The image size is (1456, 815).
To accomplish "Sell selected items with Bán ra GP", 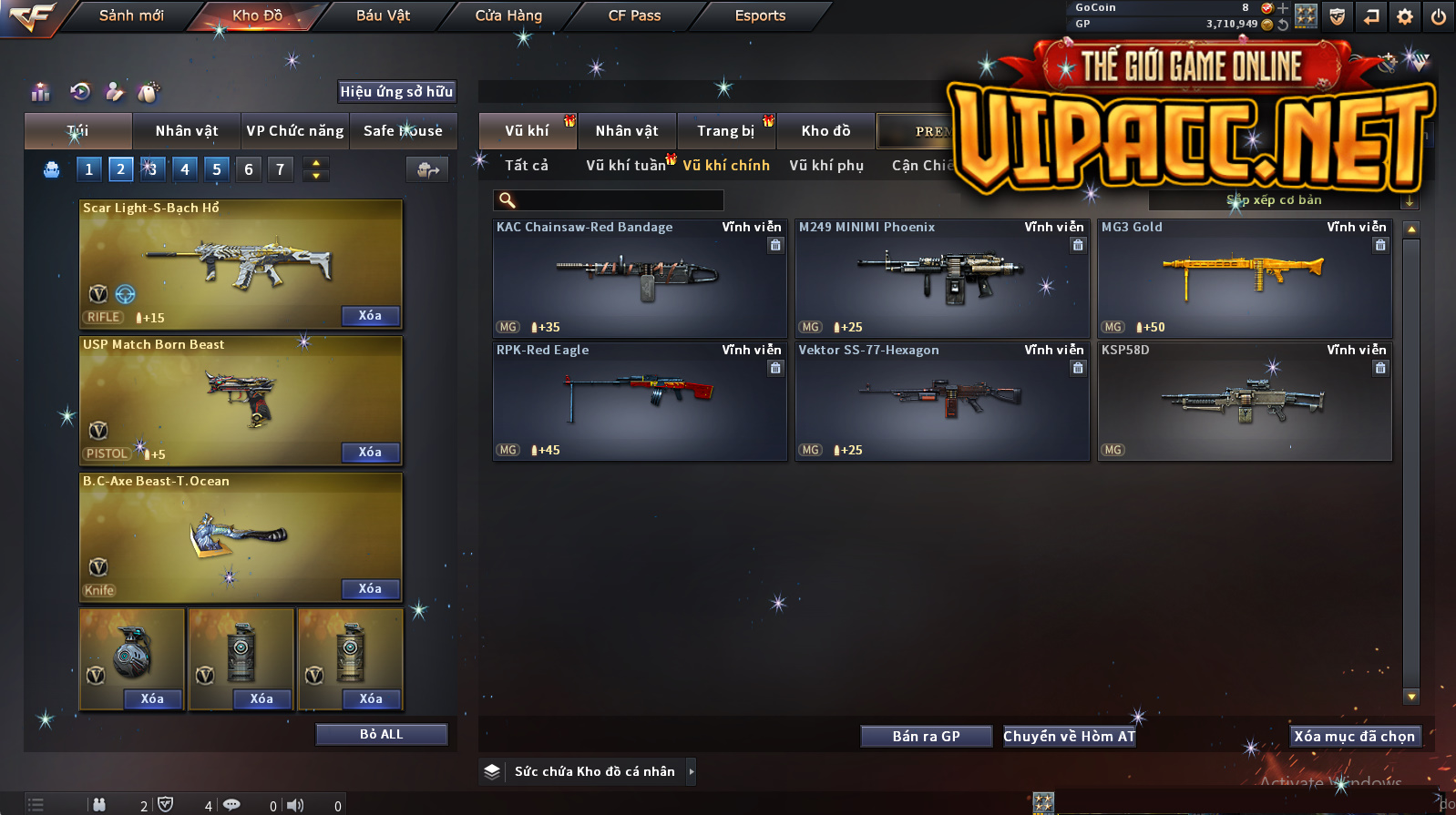I will click(x=926, y=737).
